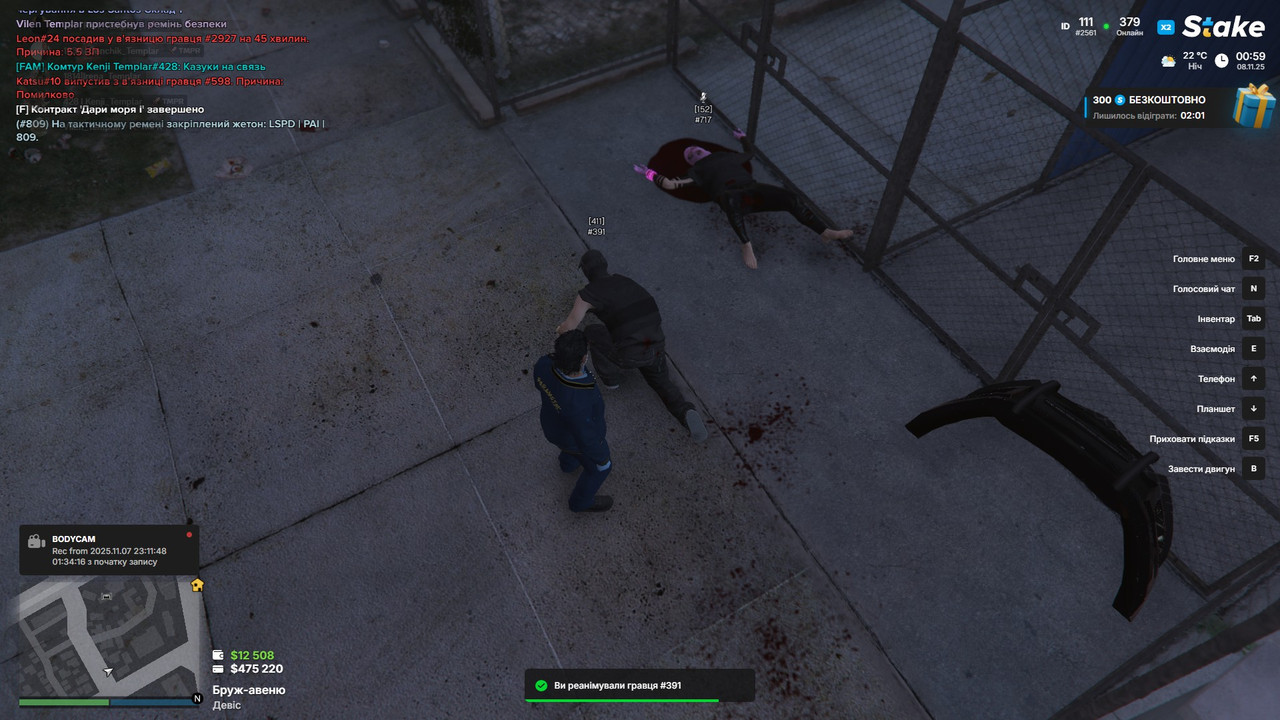The width and height of the screenshot is (1280, 720).
Task: Open the BODYCAM recording widget
Action: tap(108, 550)
